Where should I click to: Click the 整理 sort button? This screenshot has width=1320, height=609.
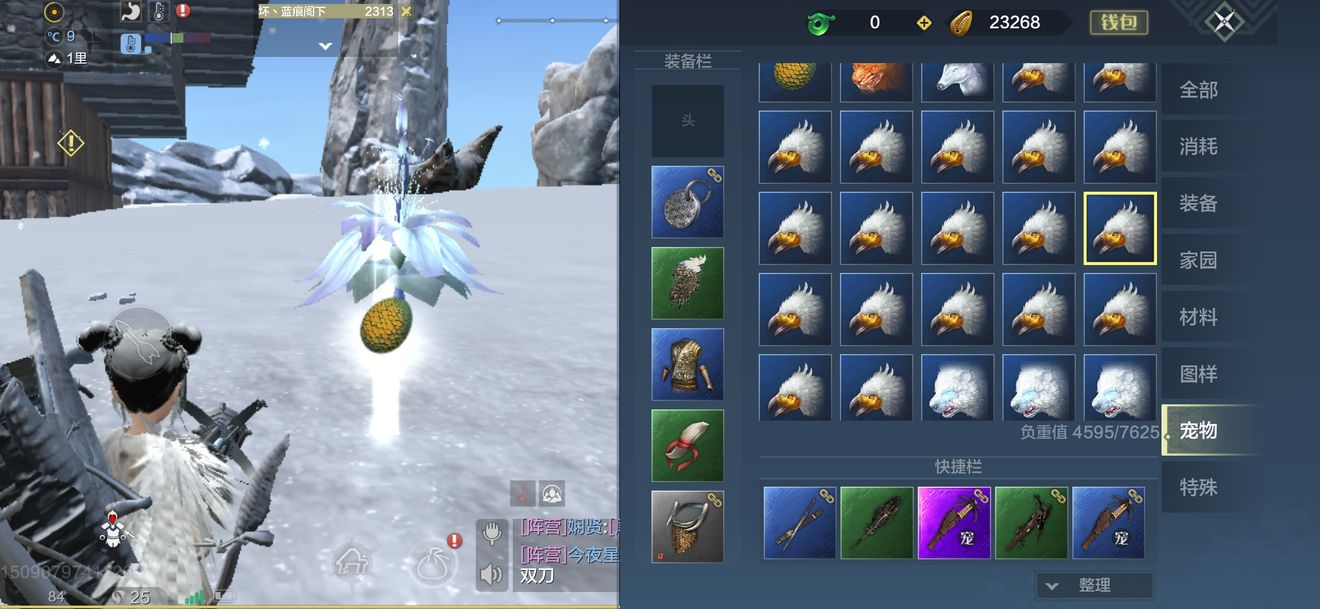1094,585
